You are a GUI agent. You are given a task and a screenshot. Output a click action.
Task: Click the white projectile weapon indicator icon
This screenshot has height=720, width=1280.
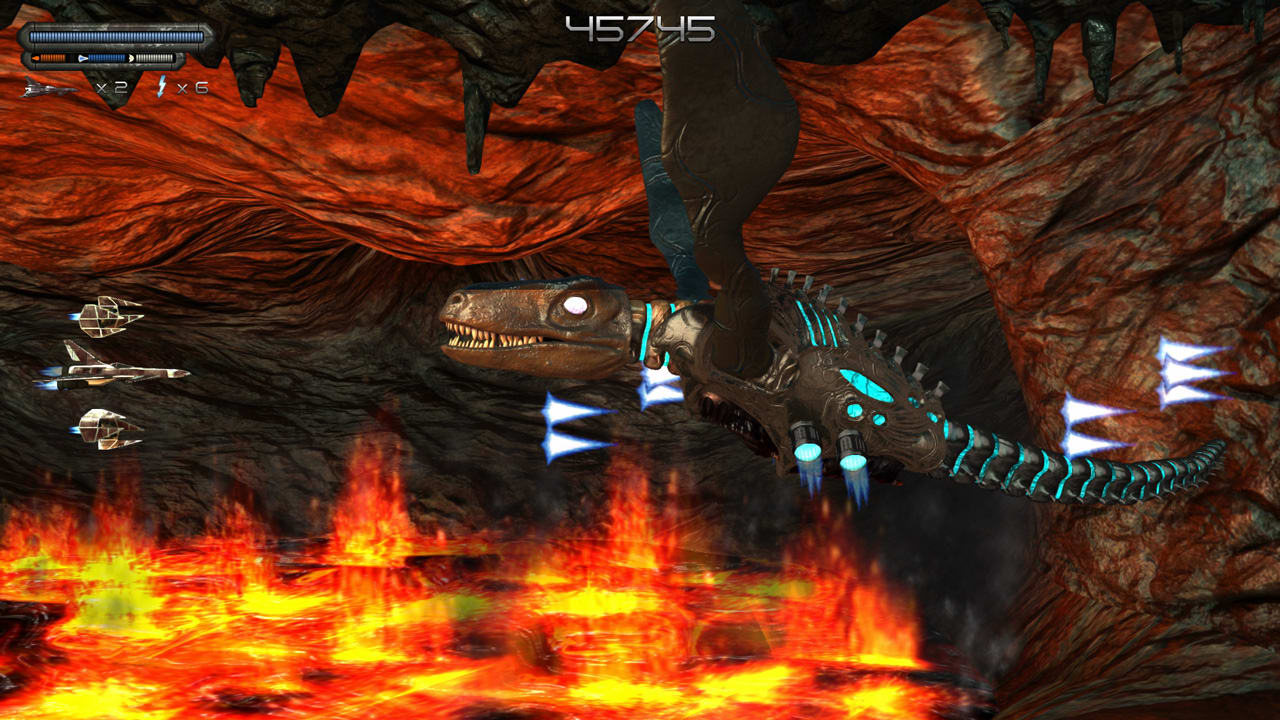[133, 57]
